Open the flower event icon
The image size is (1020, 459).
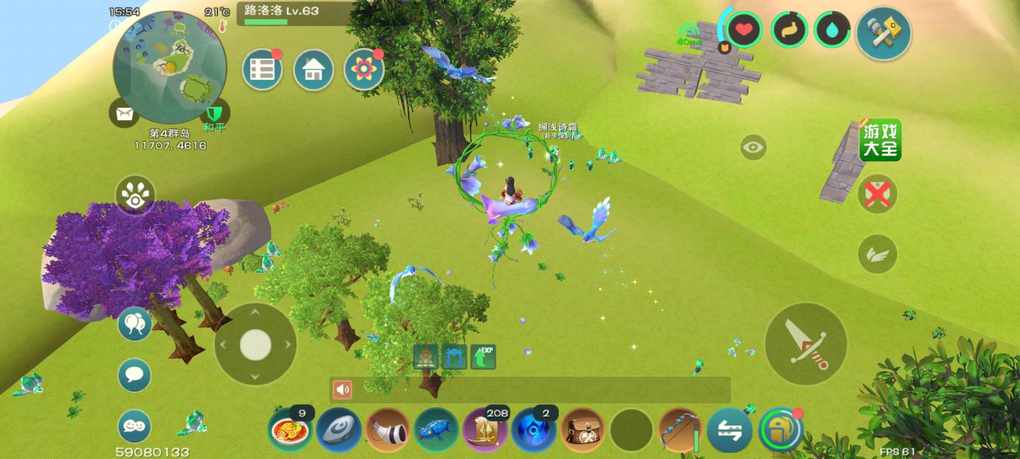point(364,70)
